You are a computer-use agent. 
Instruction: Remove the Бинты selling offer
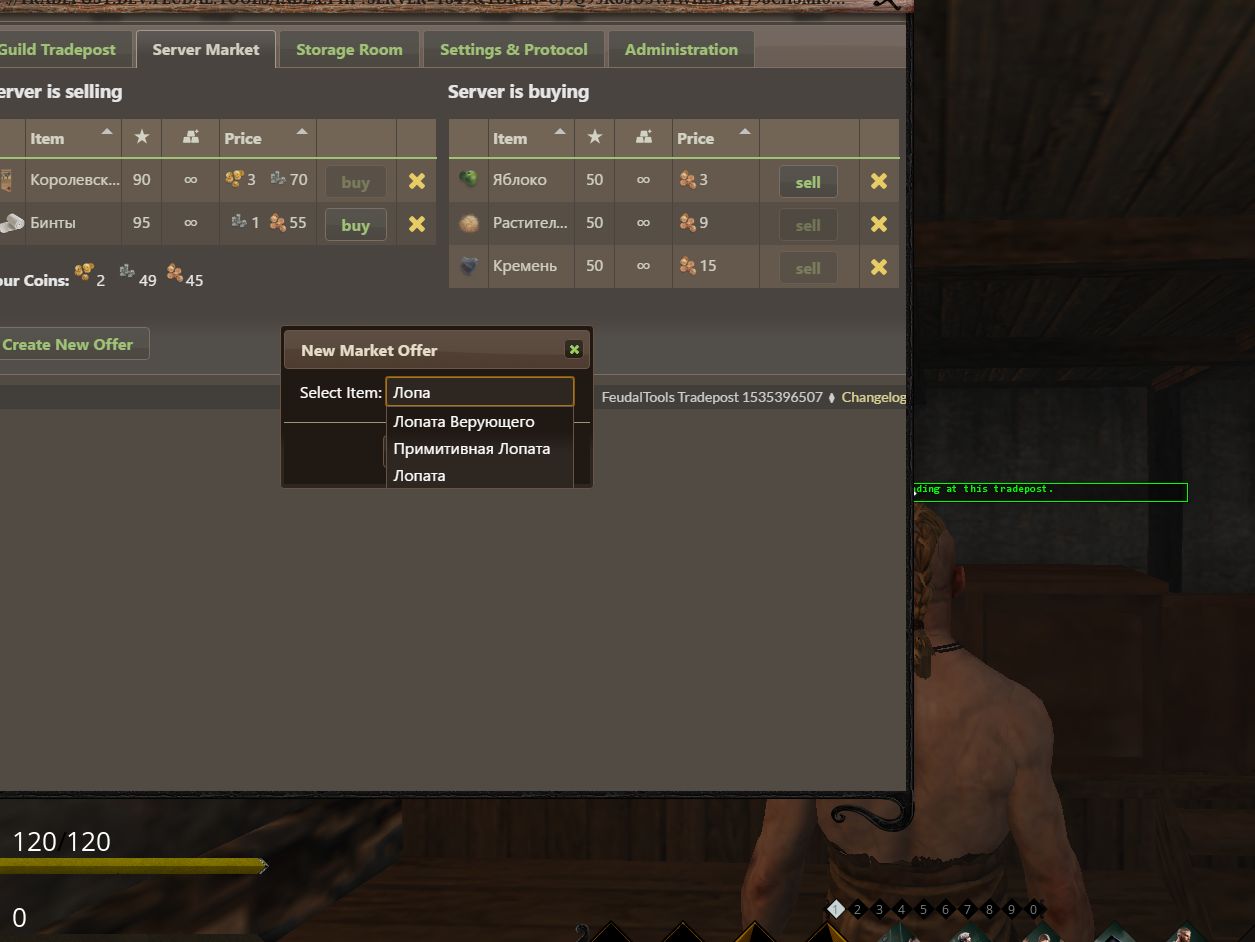(x=416, y=224)
